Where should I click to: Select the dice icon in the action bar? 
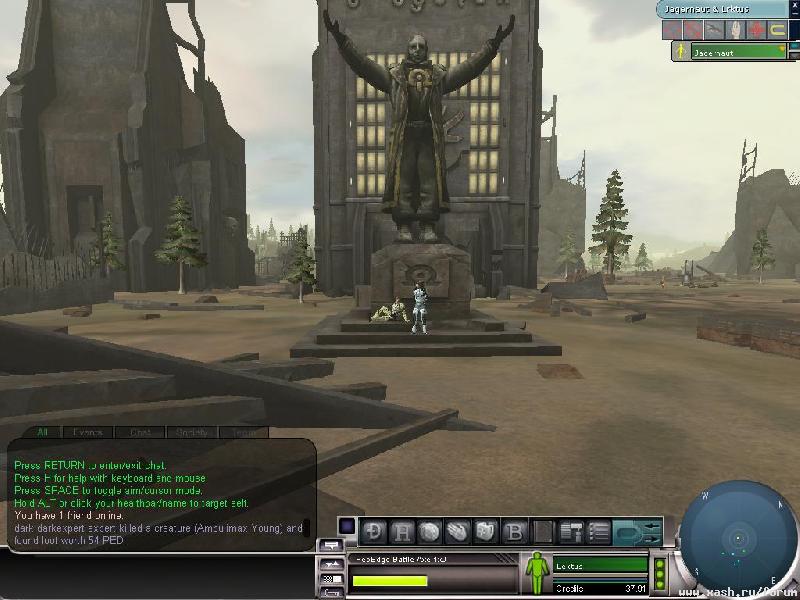(487, 531)
